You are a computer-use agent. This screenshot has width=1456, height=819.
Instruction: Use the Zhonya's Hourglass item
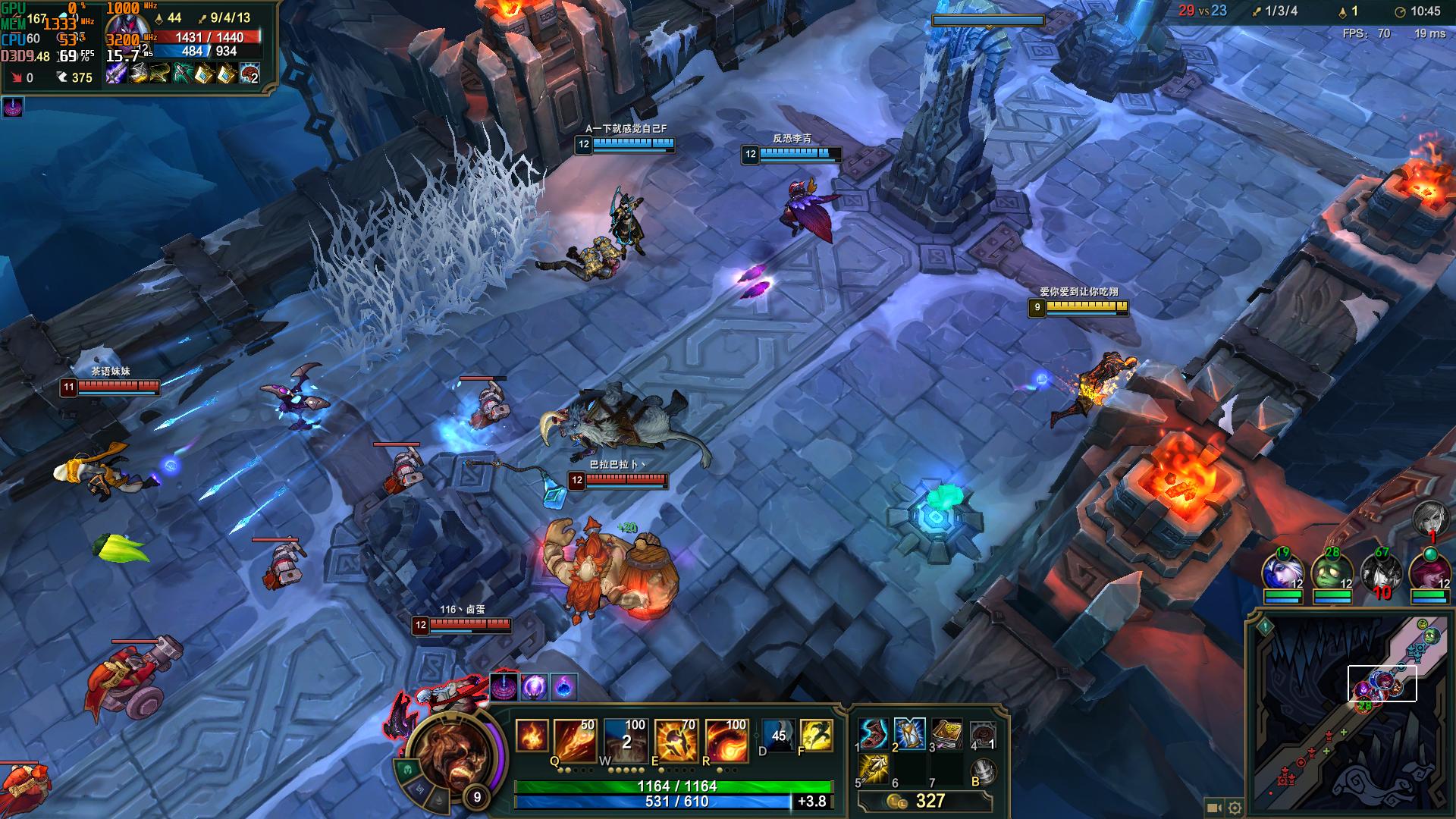coord(909,733)
